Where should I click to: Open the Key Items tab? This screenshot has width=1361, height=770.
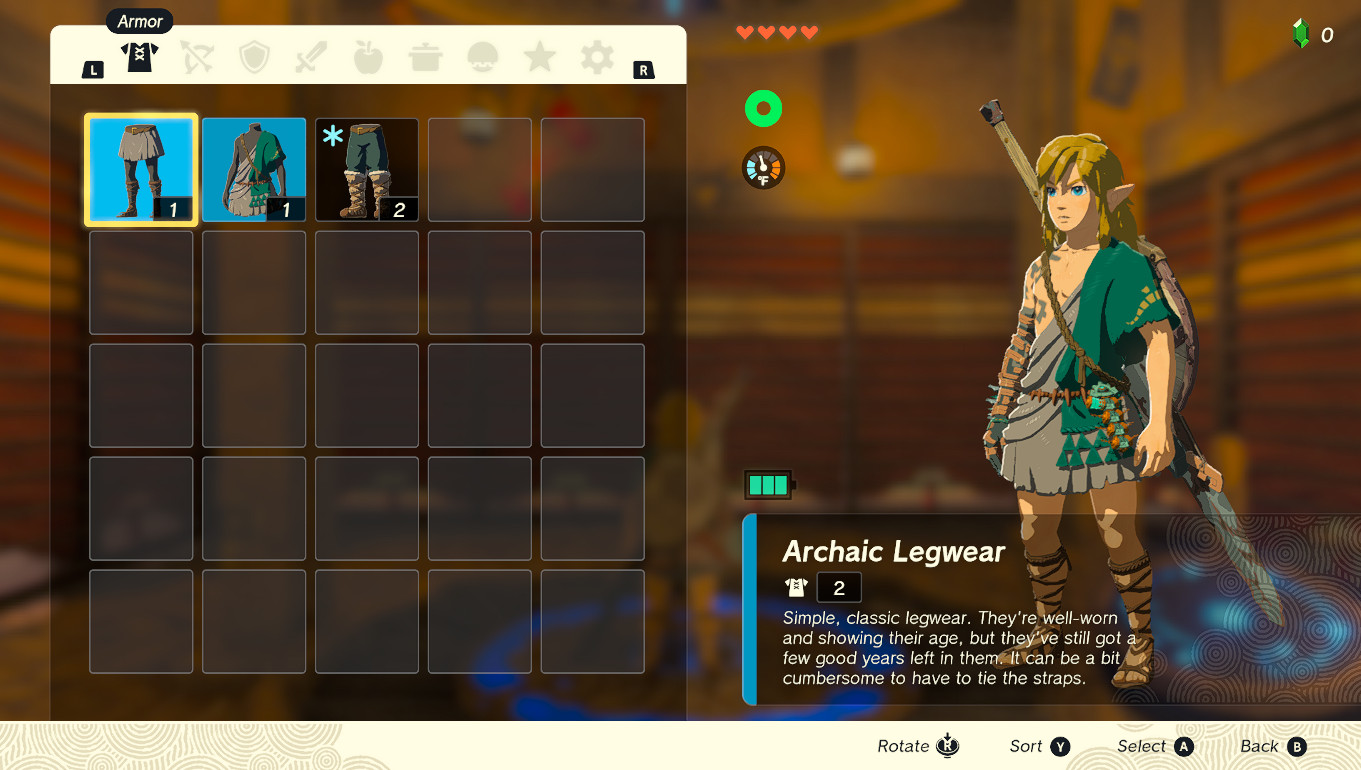tap(482, 57)
